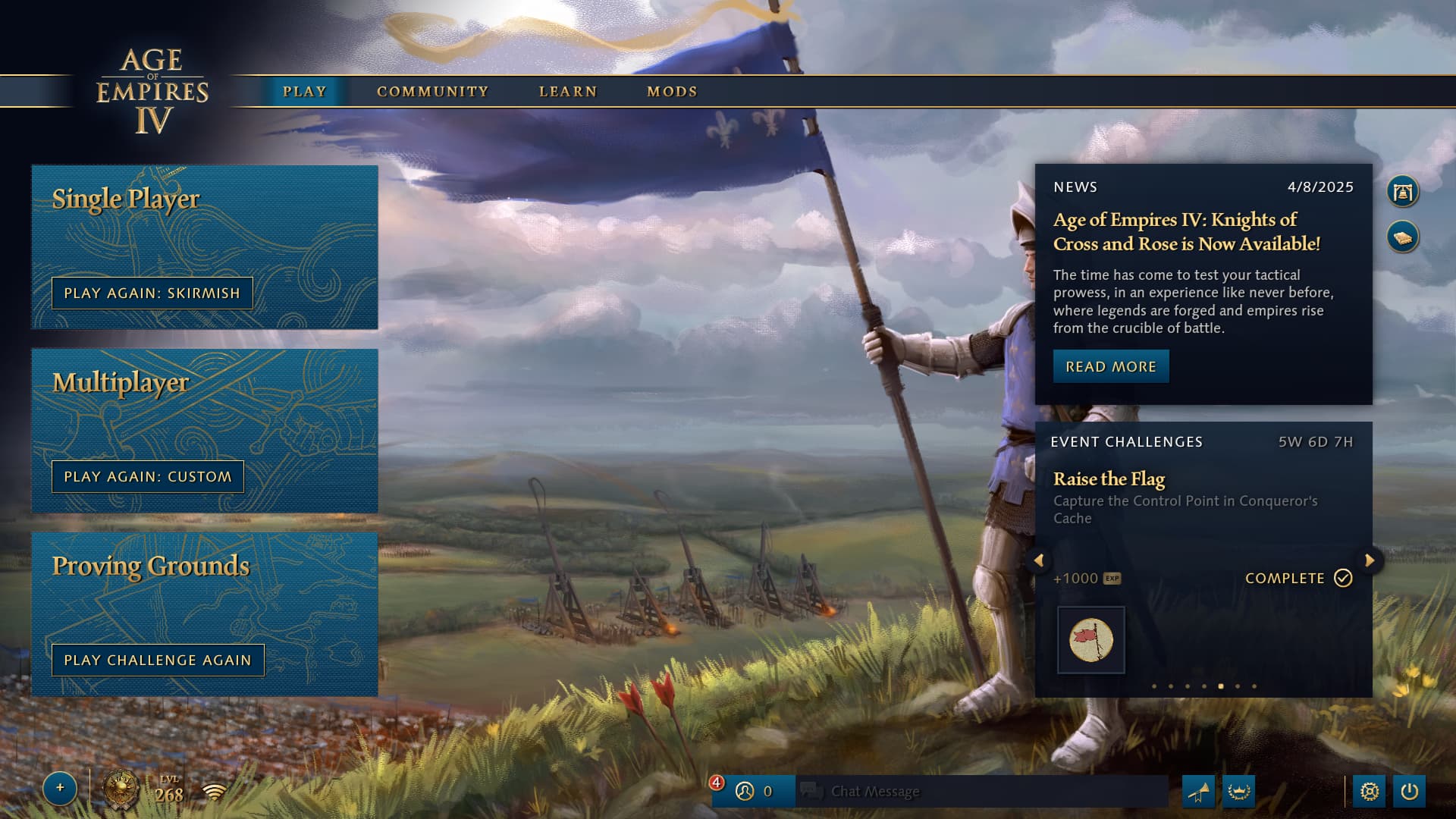1456x819 pixels.
Task: Select the Mods tab
Action: 672,92
